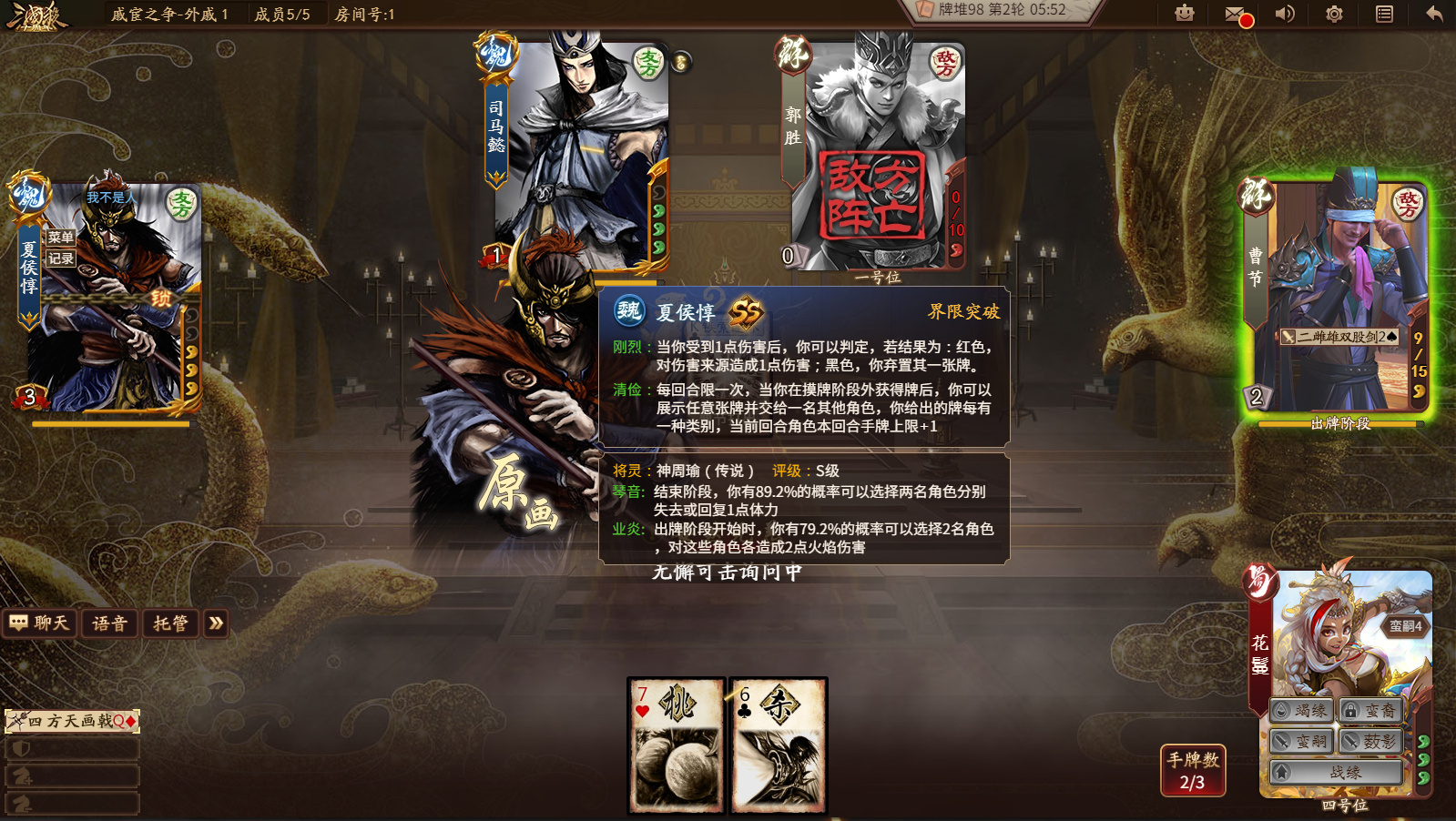Toggle 语音 voice chat

coord(109,623)
